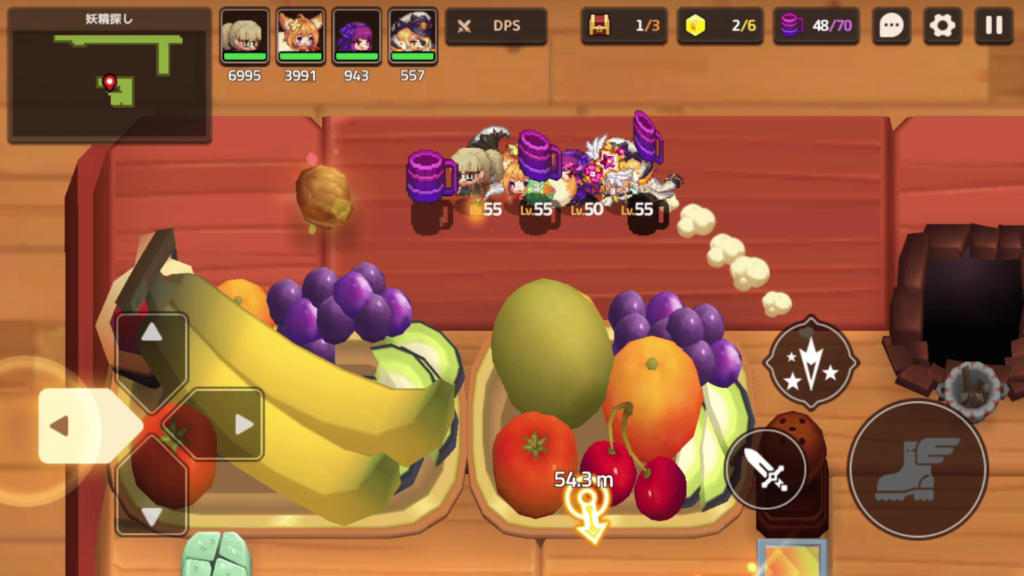Image resolution: width=1024 pixels, height=576 pixels.
Task: Toggle the DPS meter button
Action: click(x=496, y=26)
